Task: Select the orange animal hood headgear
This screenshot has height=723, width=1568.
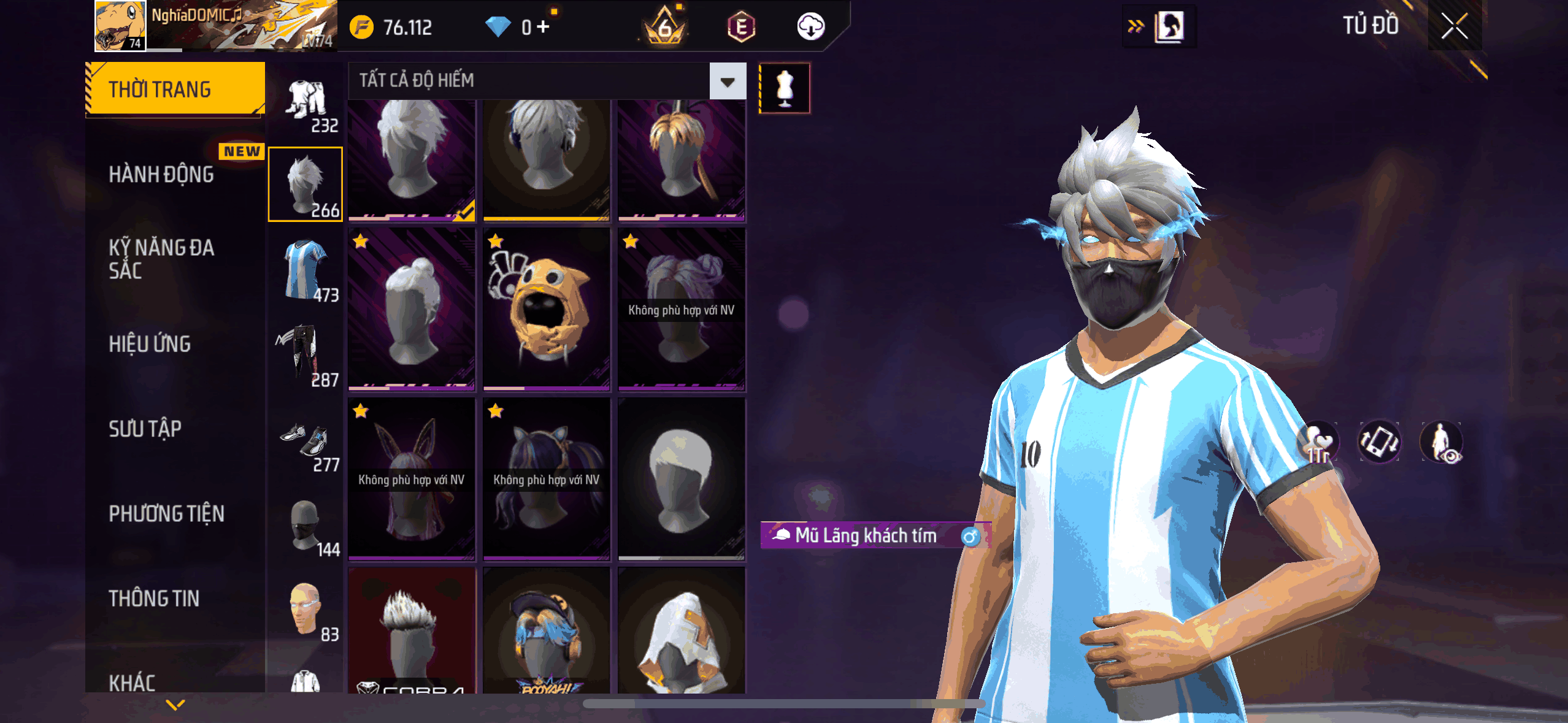Action: 546,310
